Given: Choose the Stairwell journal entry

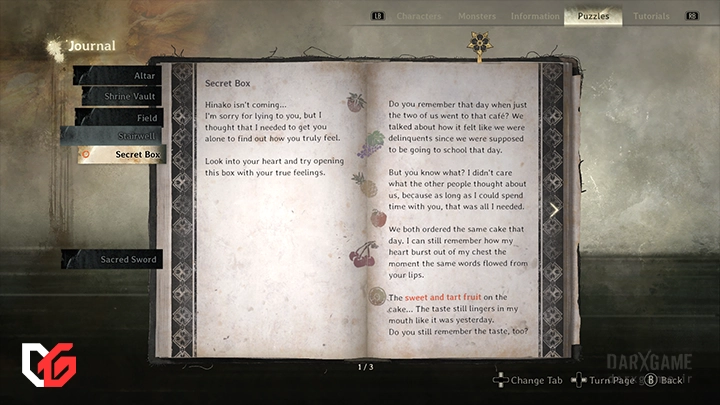Looking at the screenshot, I should pyautogui.click(x=120, y=136).
